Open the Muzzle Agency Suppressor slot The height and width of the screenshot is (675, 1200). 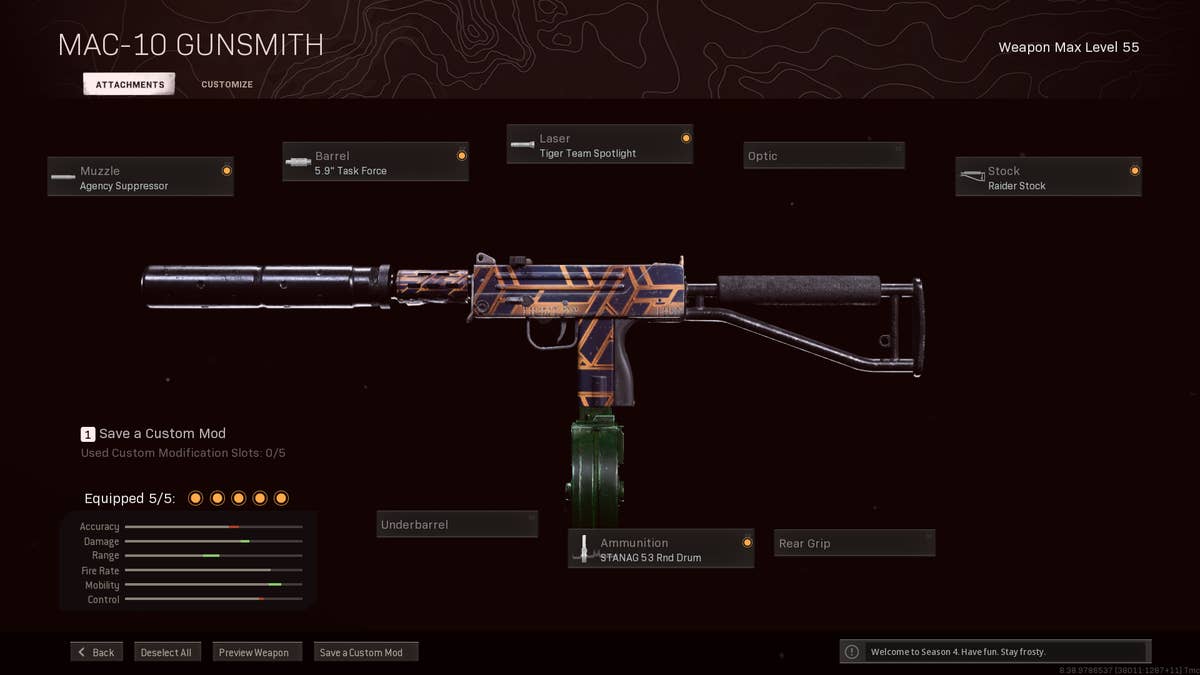140,177
